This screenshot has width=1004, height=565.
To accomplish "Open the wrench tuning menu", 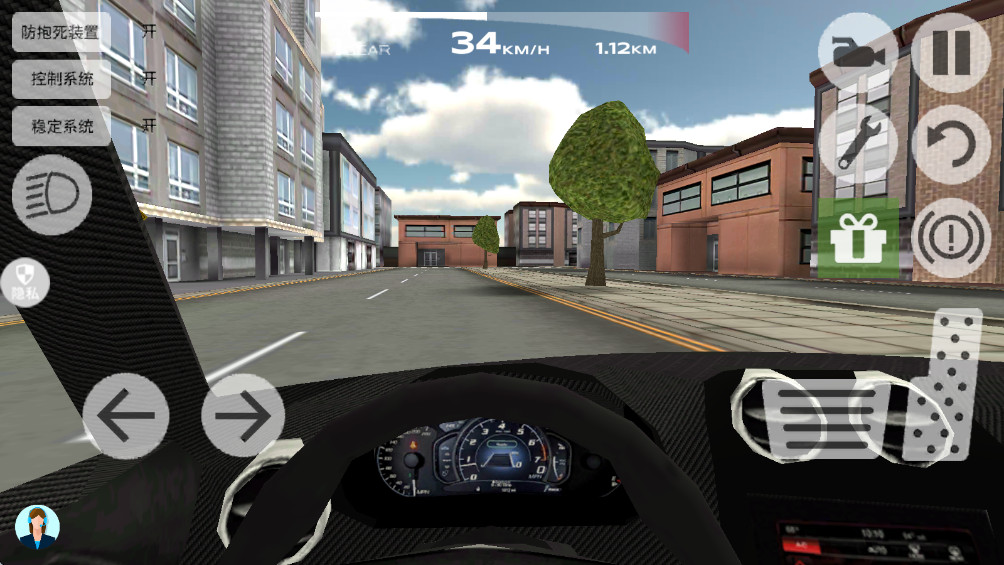I will (856, 142).
